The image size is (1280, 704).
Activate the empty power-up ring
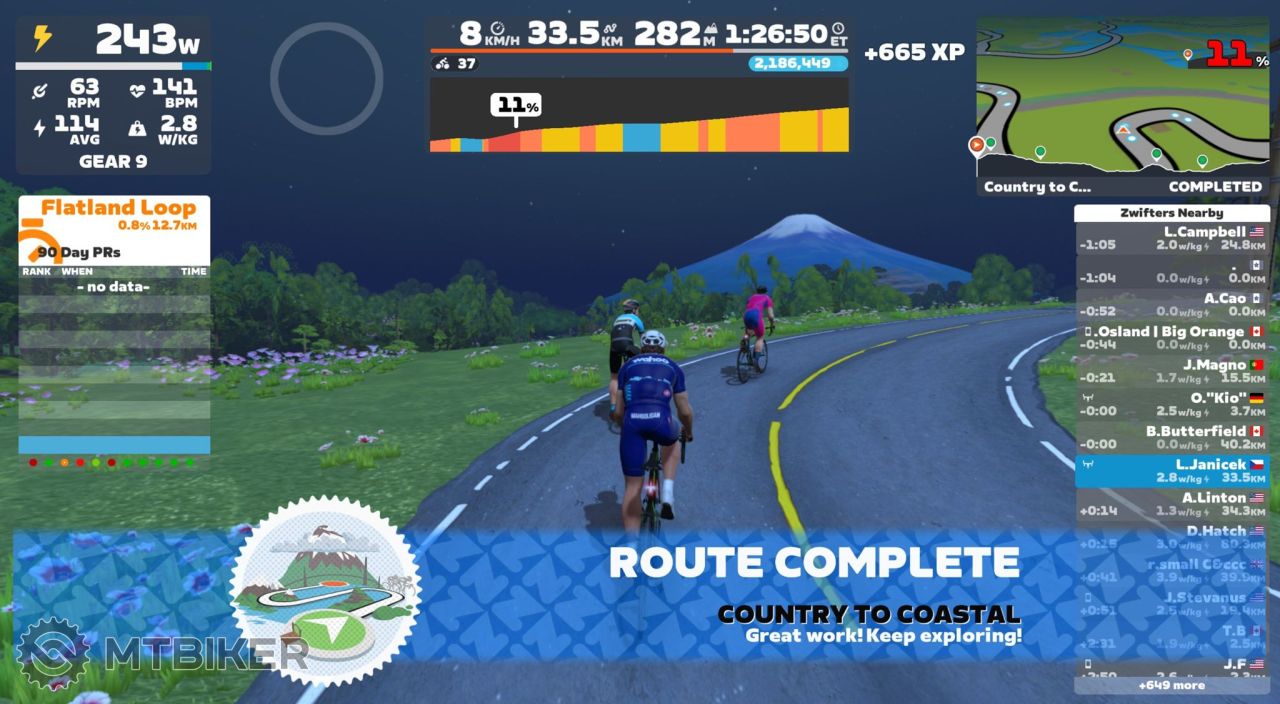pos(326,78)
